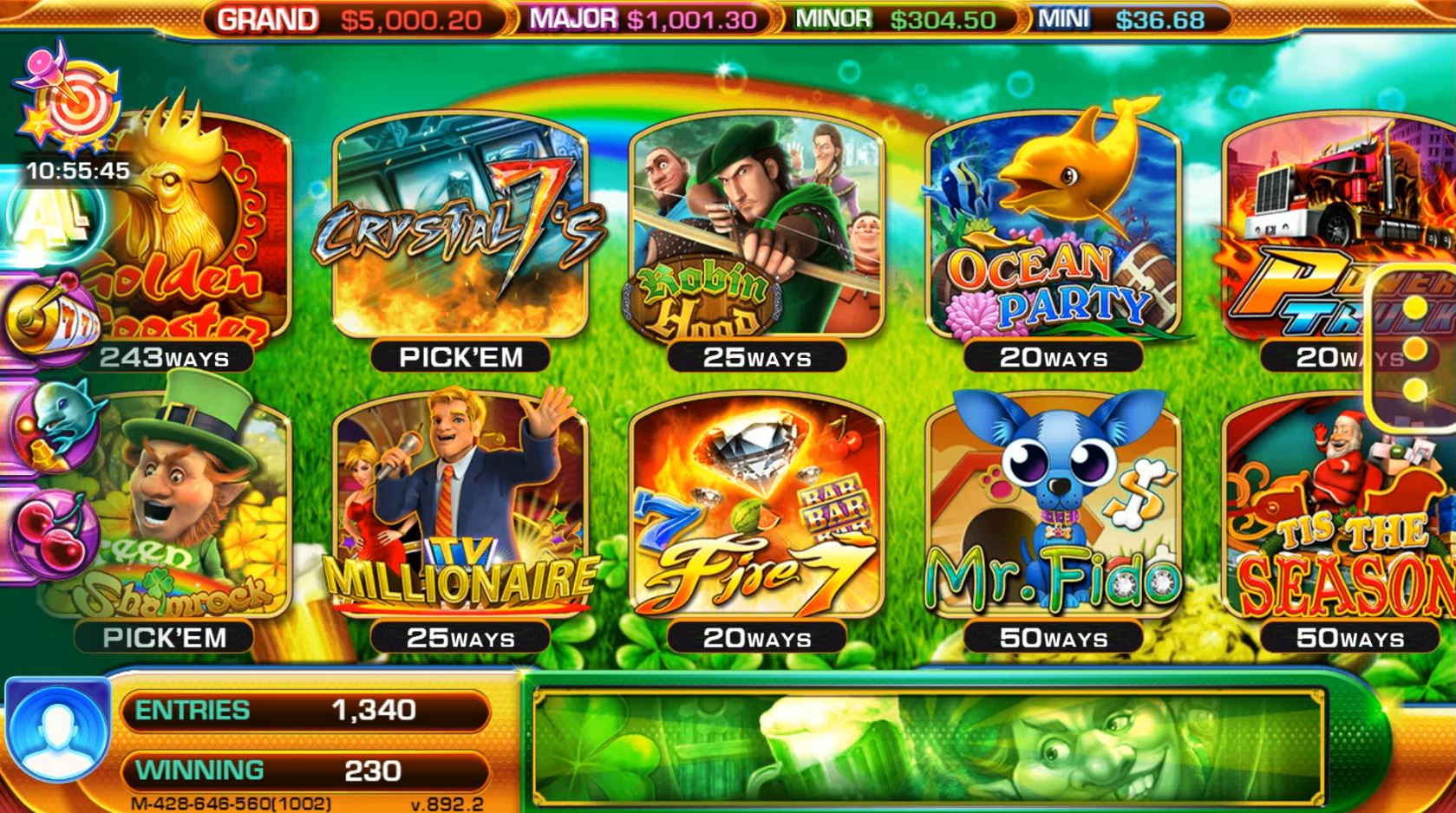Click the ENTRIES balance field
Image resolution: width=1456 pixels, height=813 pixels.
308,709
